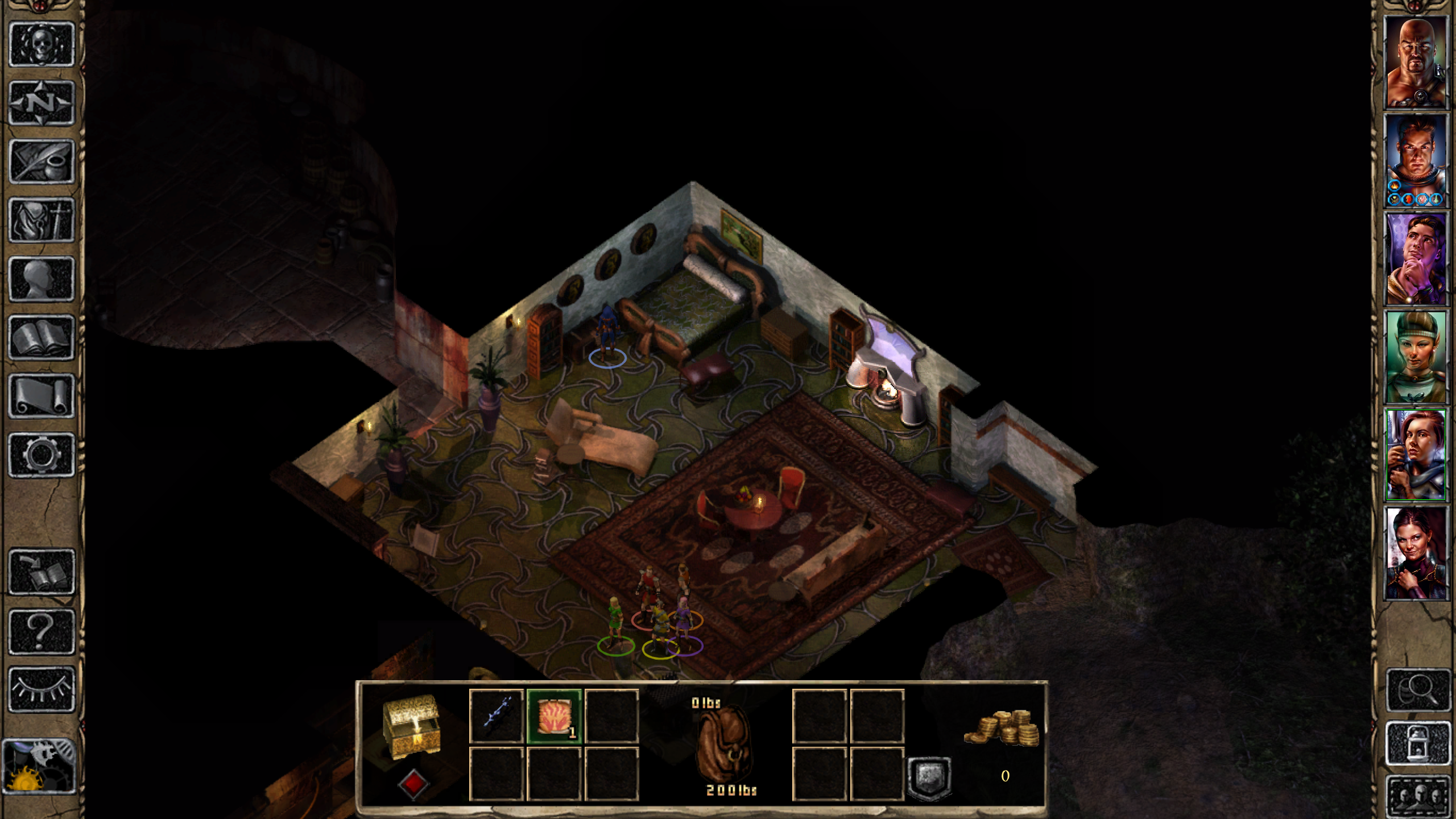Open the mage spellbook
Screen dimensions: 1456x819
(x=42, y=338)
